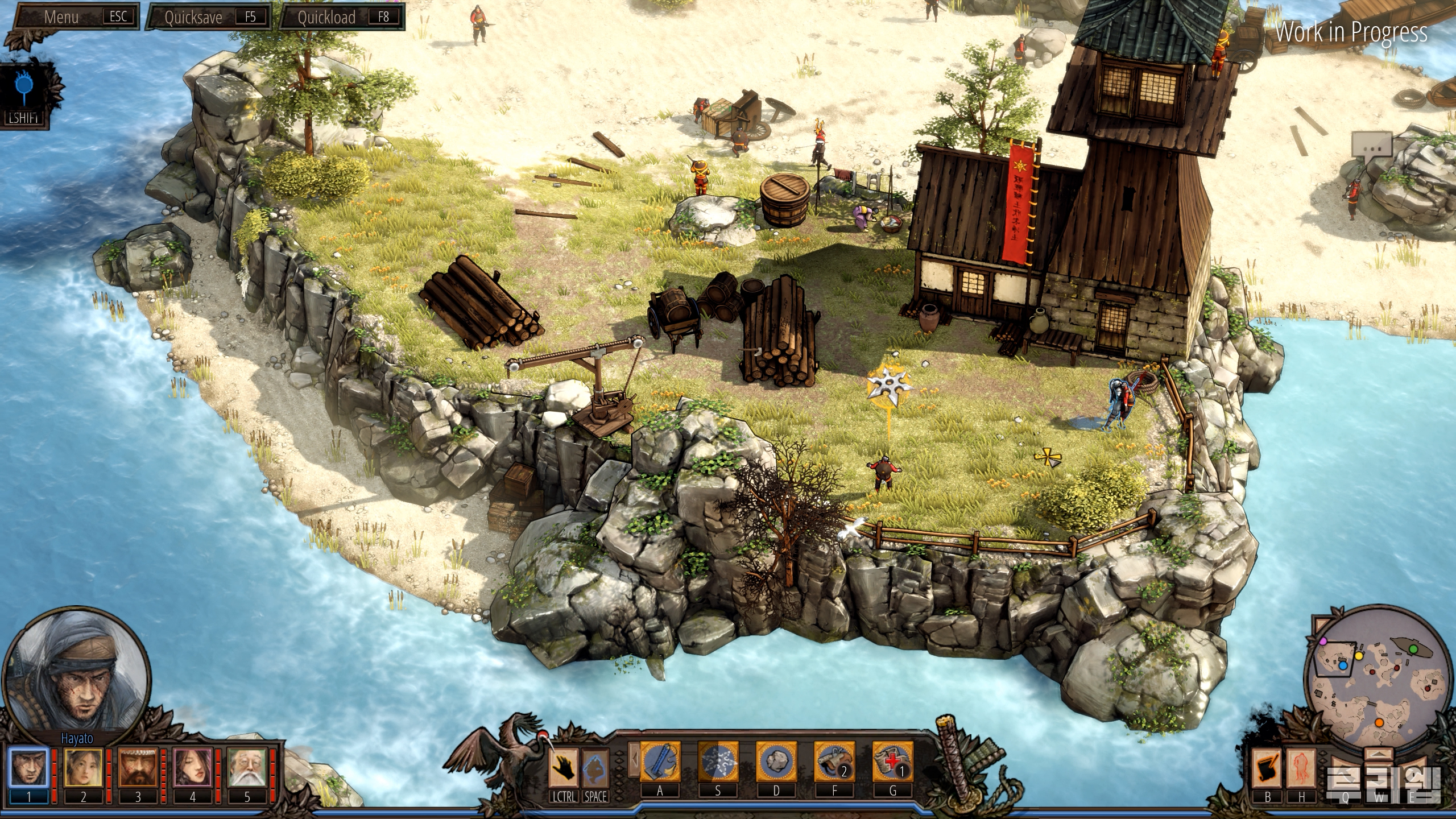The height and width of the screenshot is (819, 1456).
Task: Click the yellow hand interact icon
Action: click(x=564, y=768)
